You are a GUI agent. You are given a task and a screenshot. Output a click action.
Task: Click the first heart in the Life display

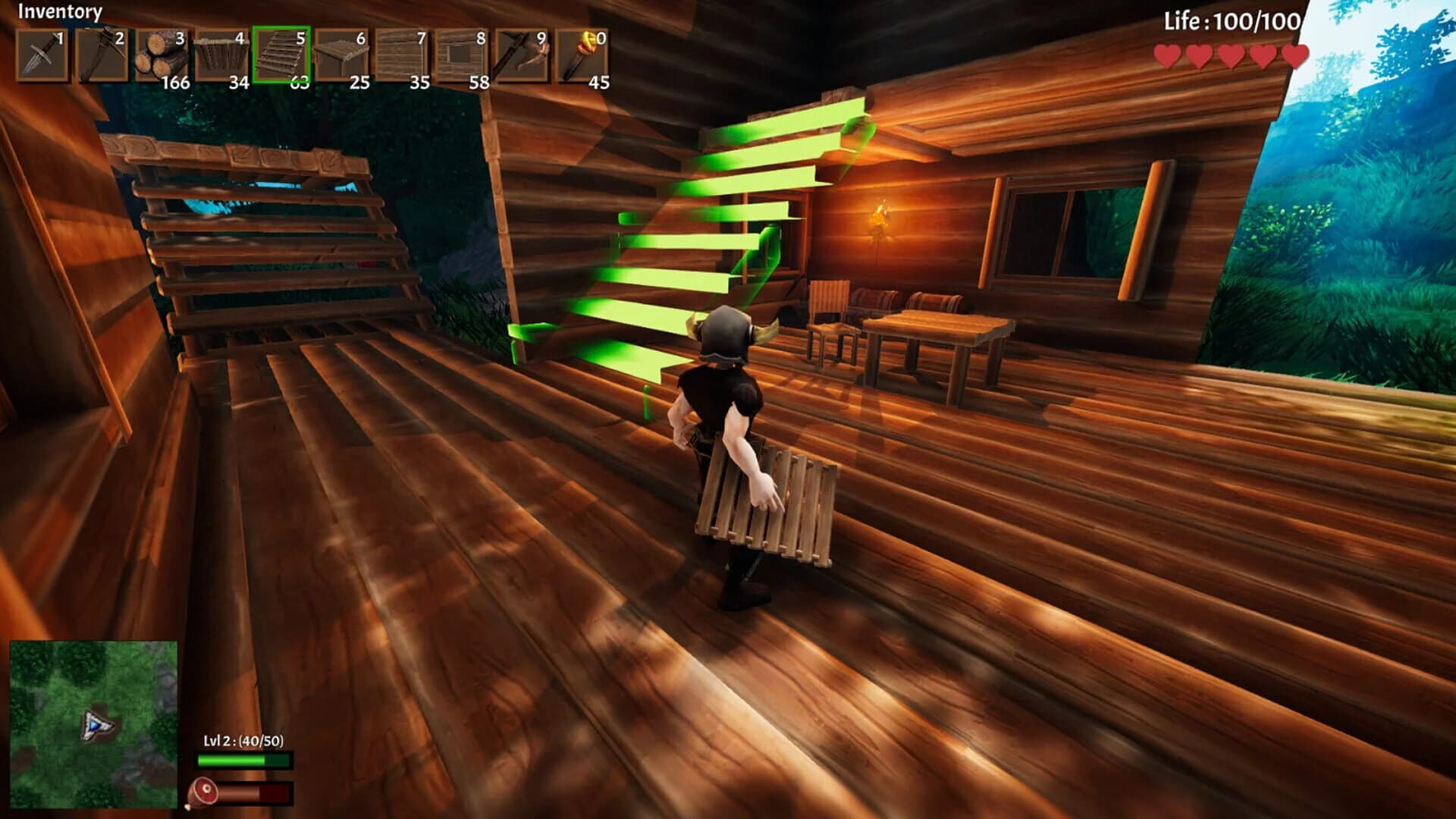pyautogui.click(x=1167, y=55)
